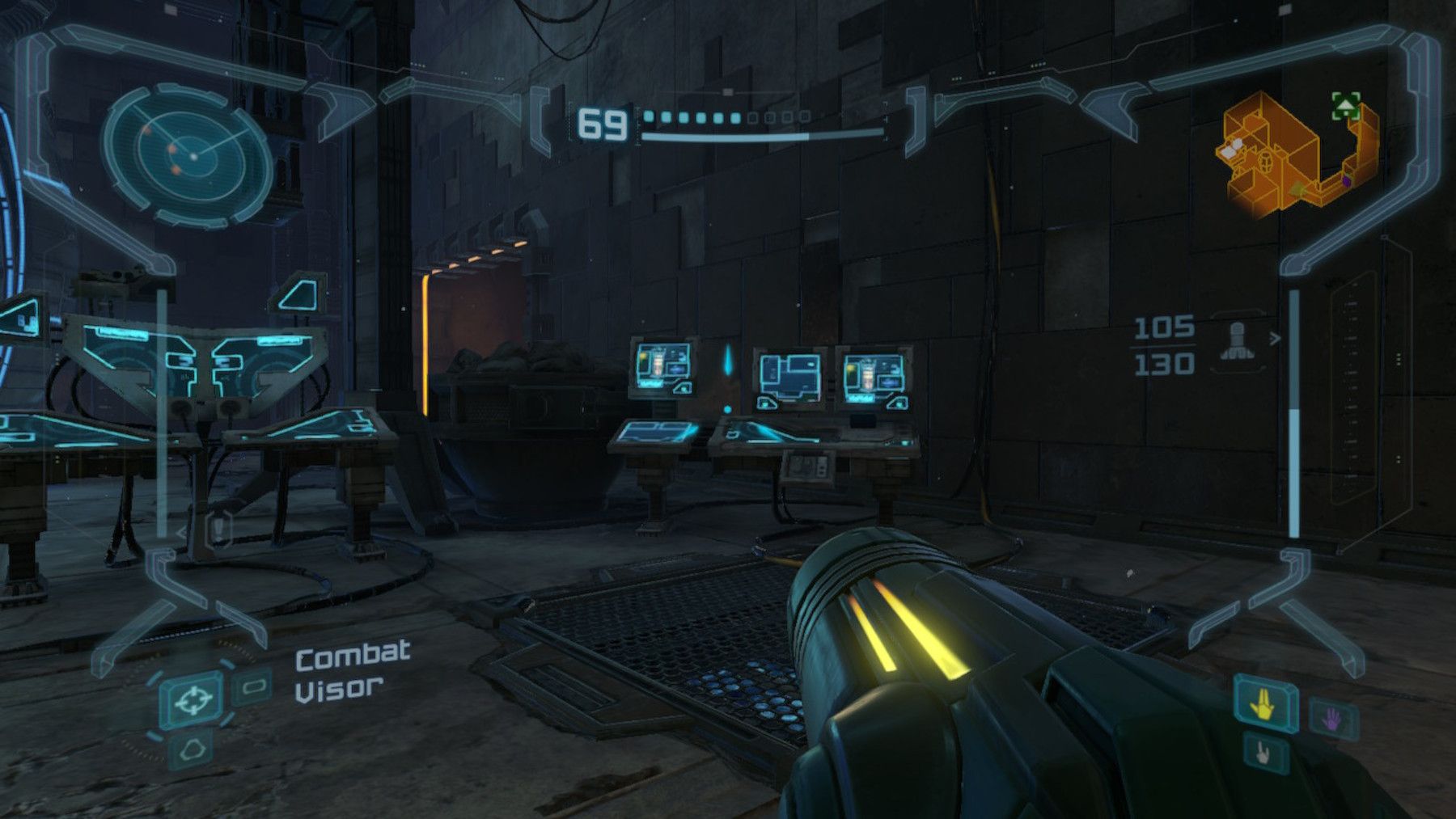The image size is (1456, 819).
Task: Select the purple Wave Beam hand icon
Action: [x=1332, y=719]
